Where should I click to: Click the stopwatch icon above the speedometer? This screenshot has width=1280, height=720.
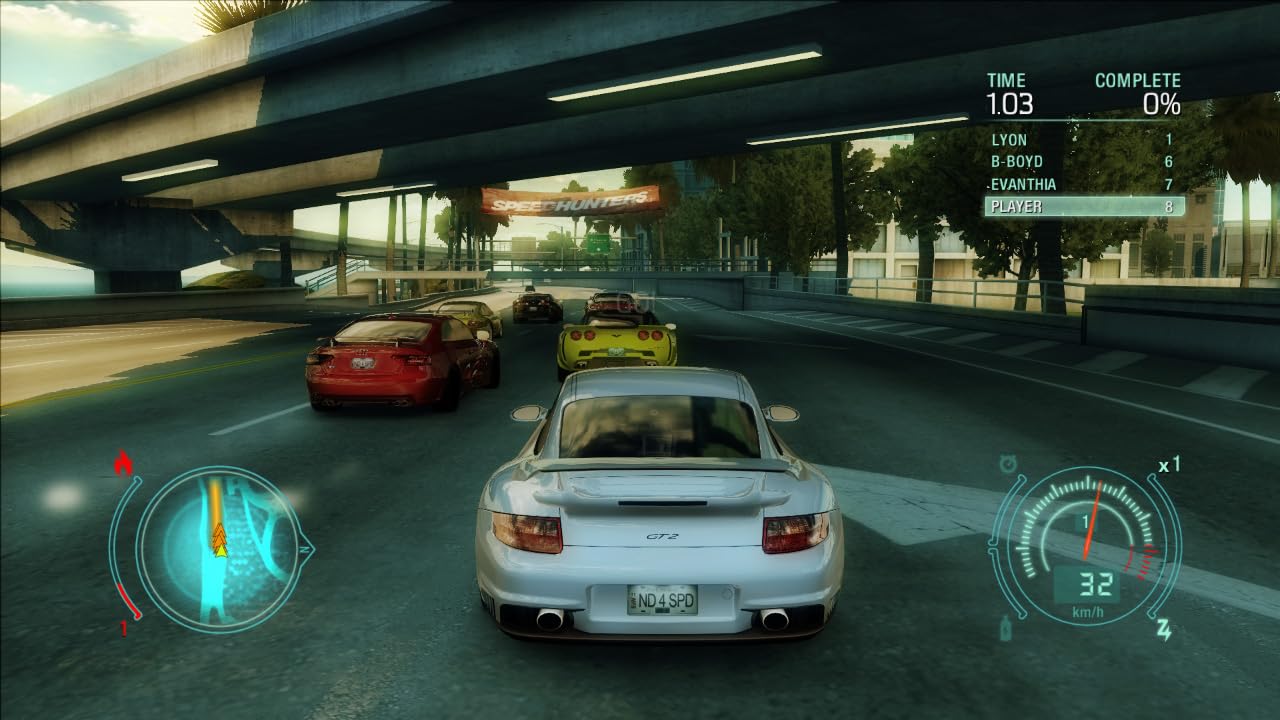pos(1008,463)
